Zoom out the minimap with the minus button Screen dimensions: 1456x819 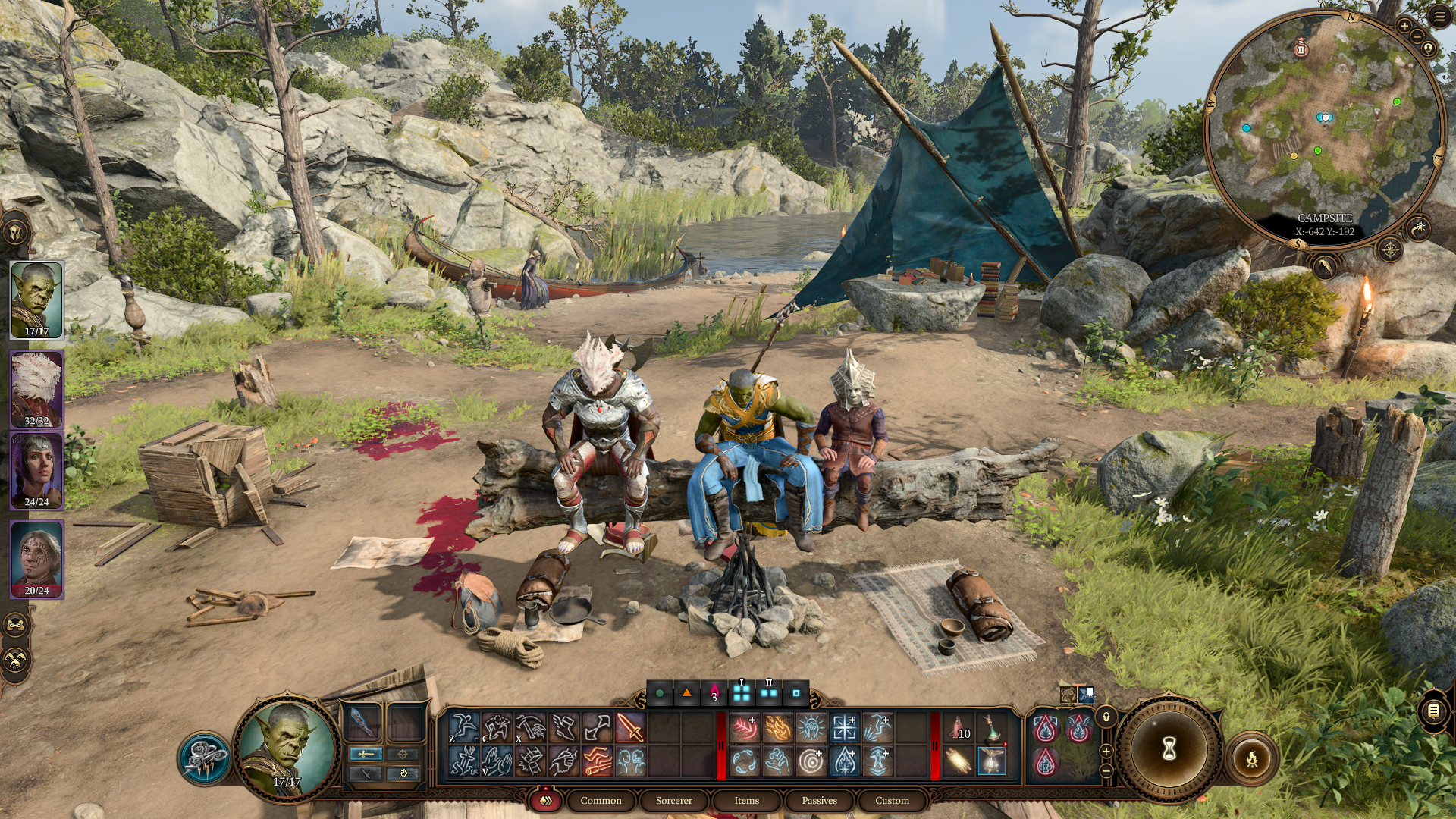pyautogui.click(x=1417, y=36)
